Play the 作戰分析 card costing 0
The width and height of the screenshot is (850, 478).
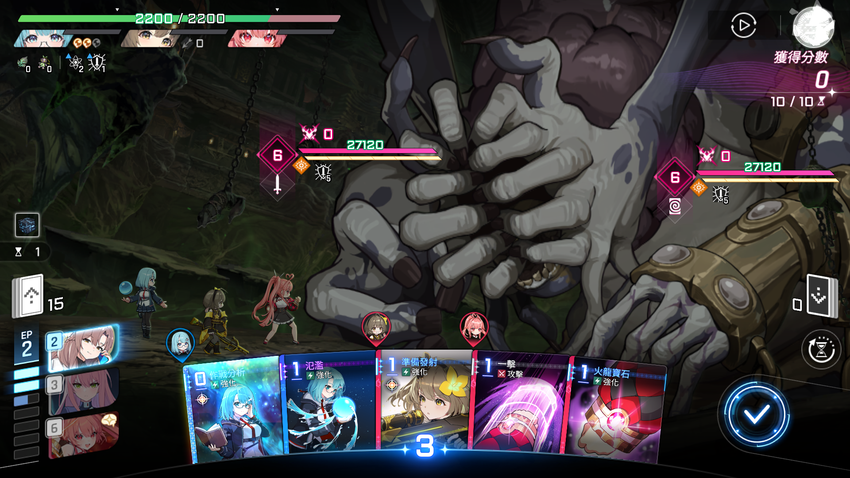(233, 412)
